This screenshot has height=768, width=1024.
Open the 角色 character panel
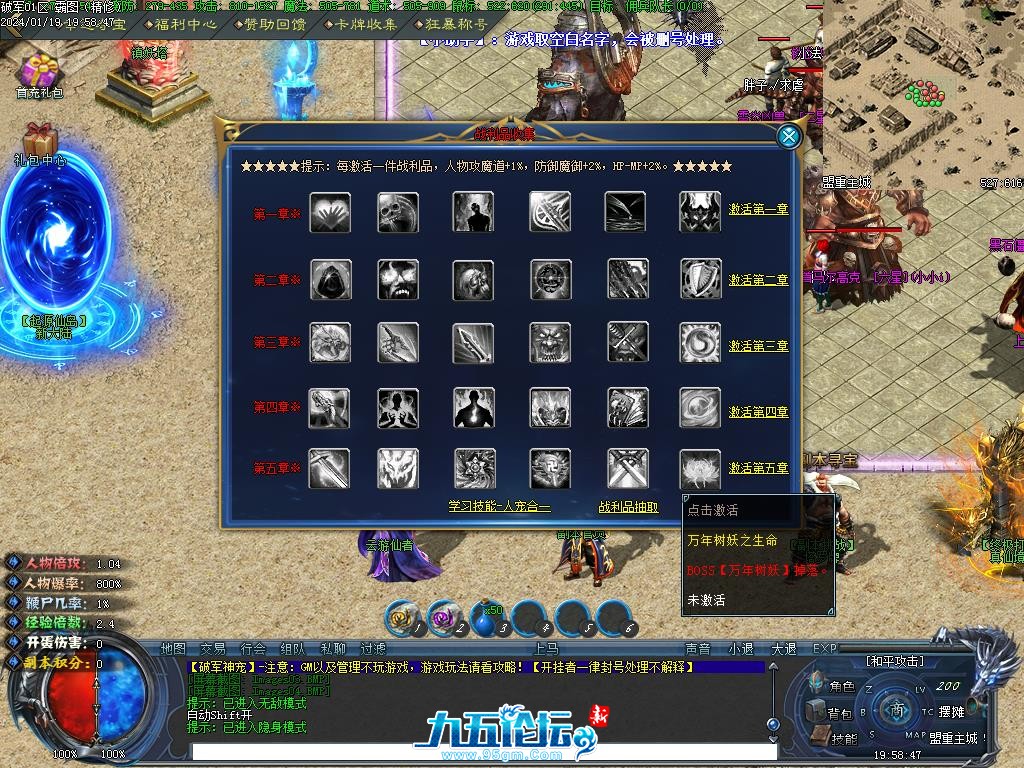[833, 687]
